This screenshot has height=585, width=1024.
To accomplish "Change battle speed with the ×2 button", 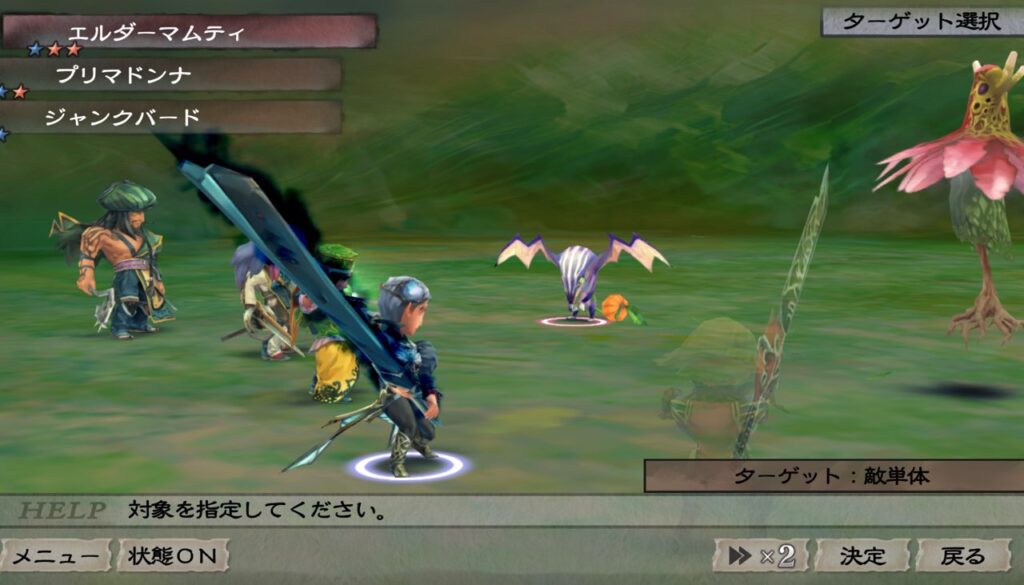I will [761, 556].
